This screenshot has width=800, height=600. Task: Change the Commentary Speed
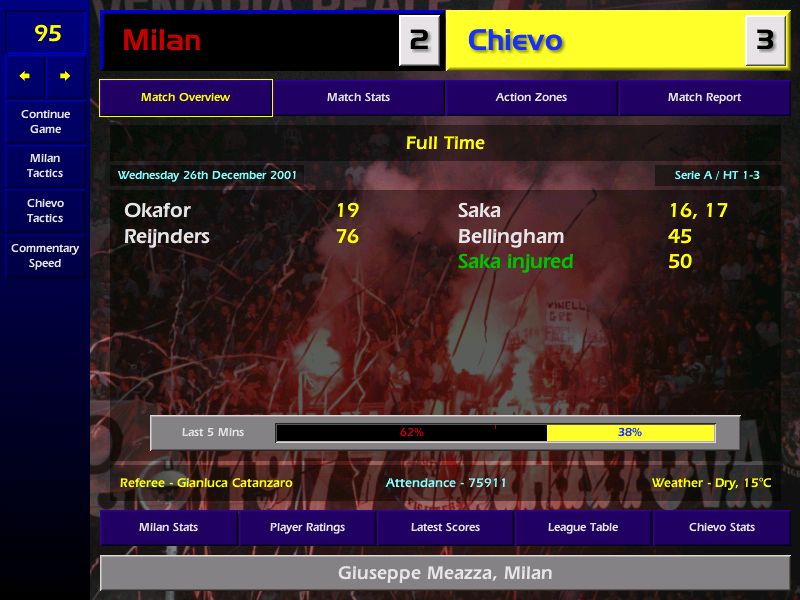(x=45, y=256)
